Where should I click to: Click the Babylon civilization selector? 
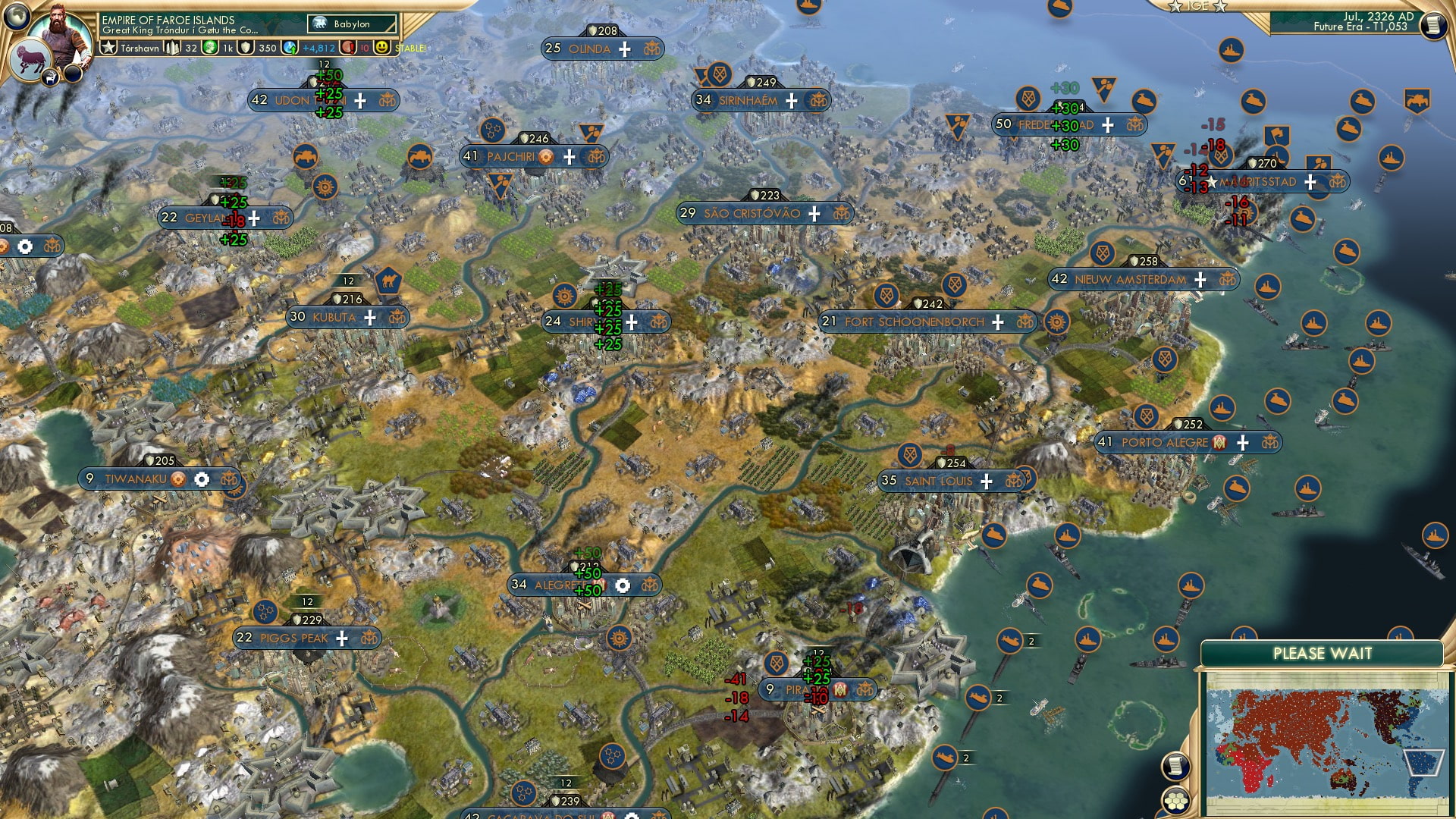click(x=352, y=24)
